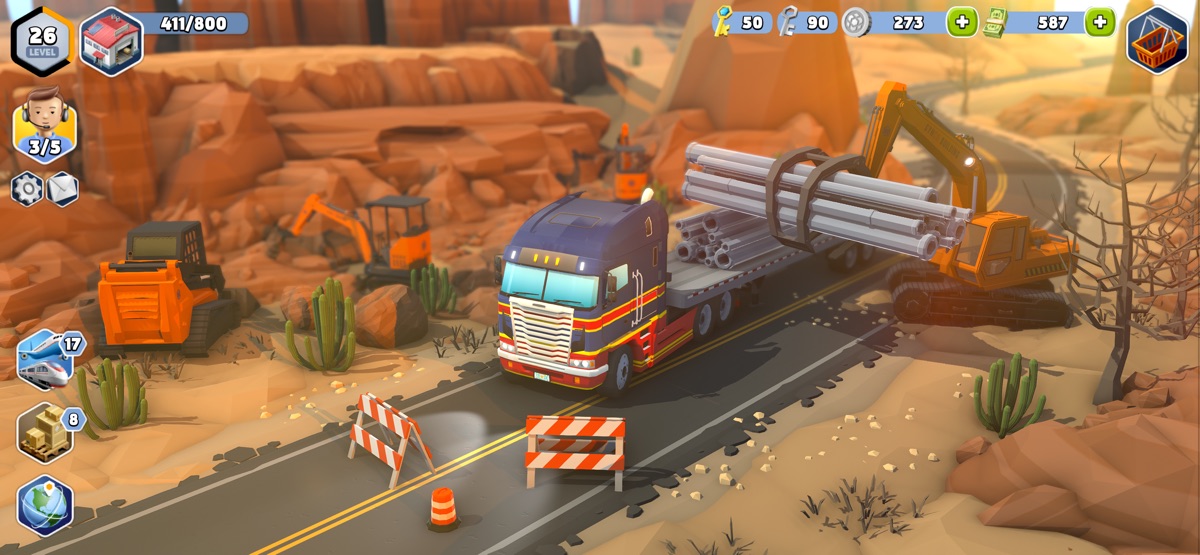1200x555 pixels.
Task: Tap the silver key counter
Action: (x=806, y=22)
